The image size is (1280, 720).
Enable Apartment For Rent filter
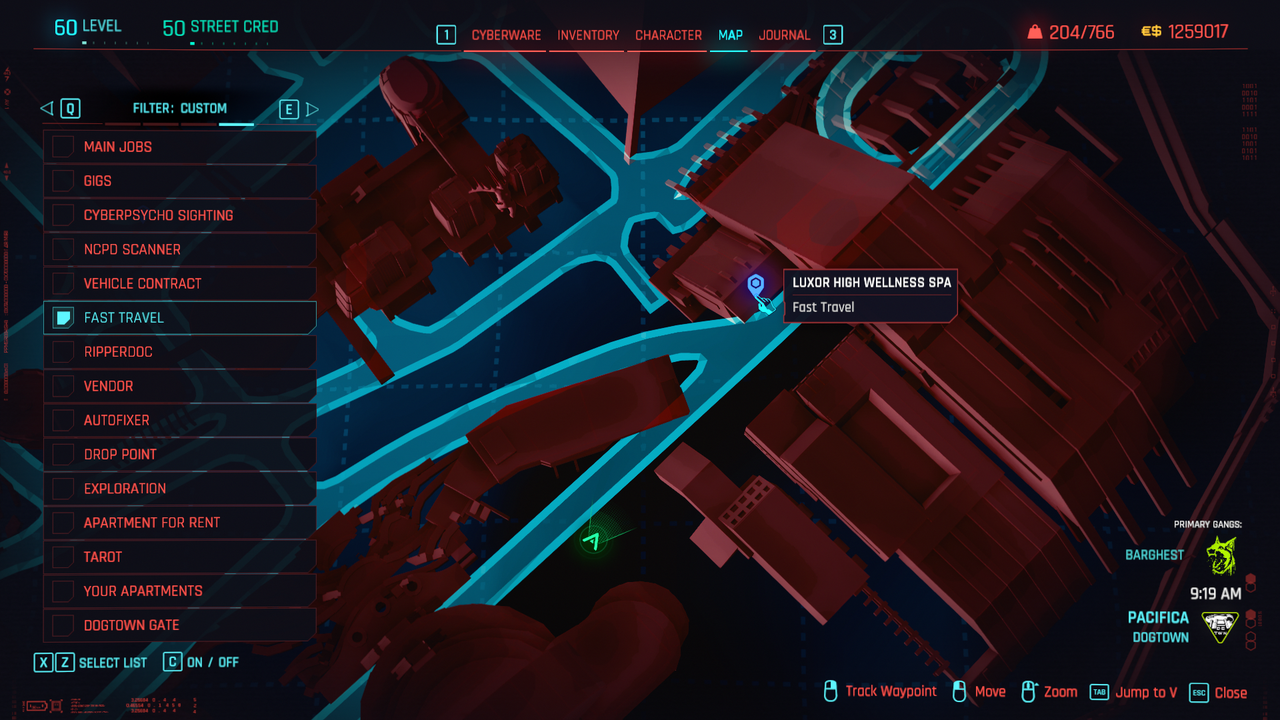coord(63,522)
